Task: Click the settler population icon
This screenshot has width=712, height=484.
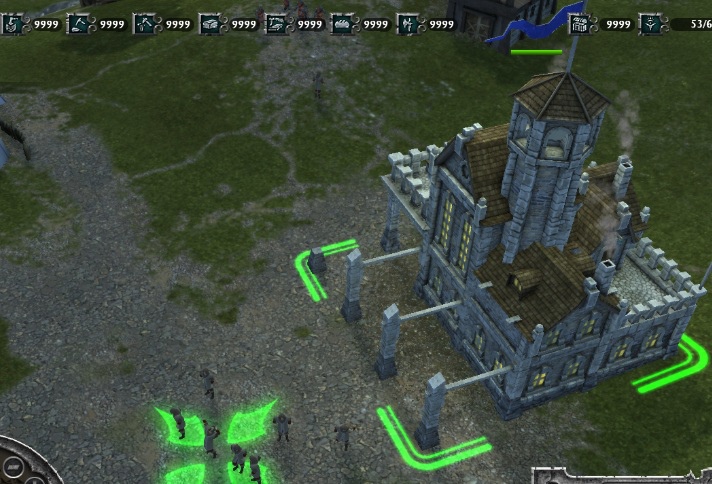Action: click(651, 23)
